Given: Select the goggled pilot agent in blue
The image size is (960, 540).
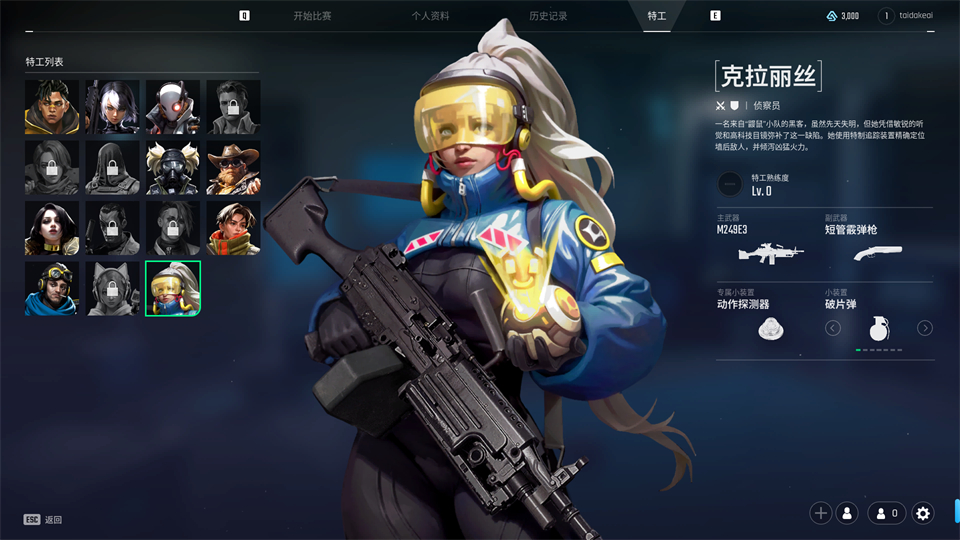Looking at the screenshot, I should (x=52, y=288).
